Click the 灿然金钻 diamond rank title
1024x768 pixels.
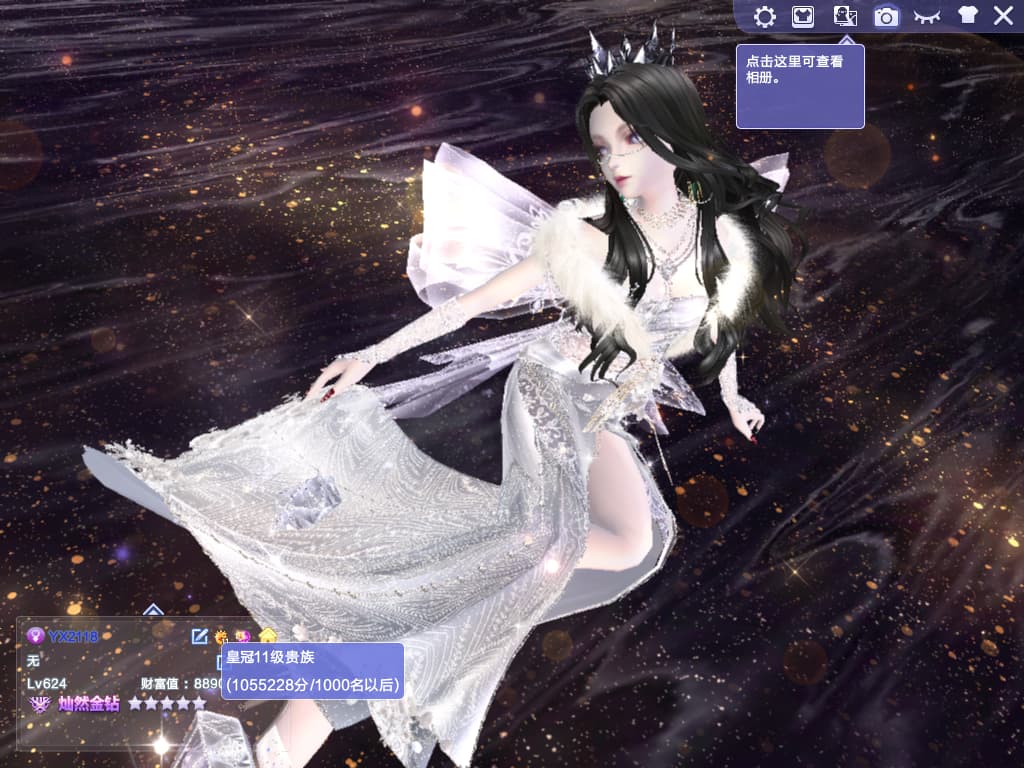click(x=88, y=704)
